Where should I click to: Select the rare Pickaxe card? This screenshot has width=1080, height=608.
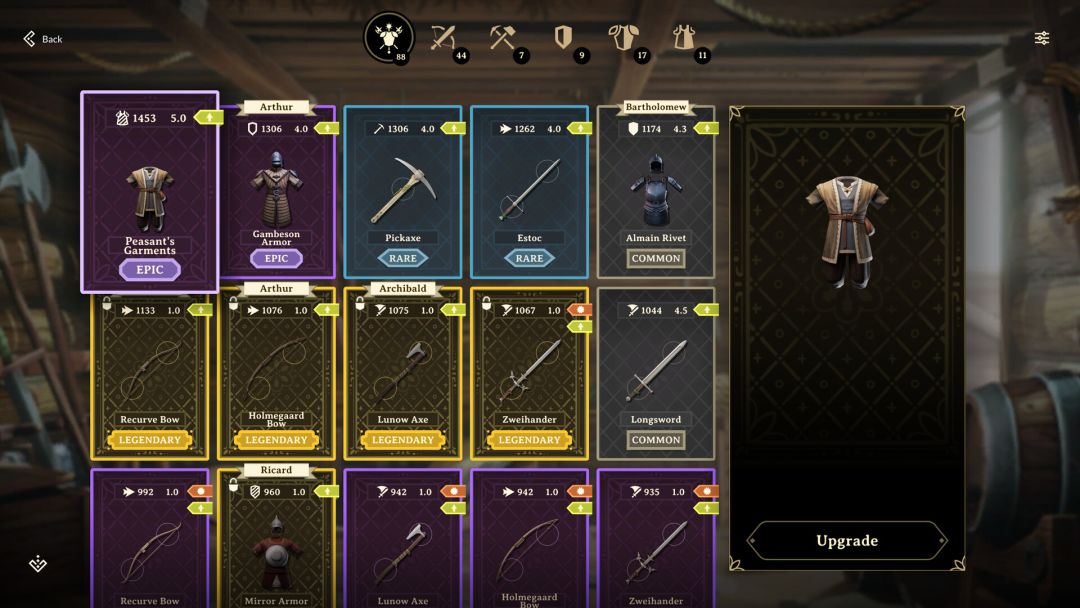coord(403,192)
